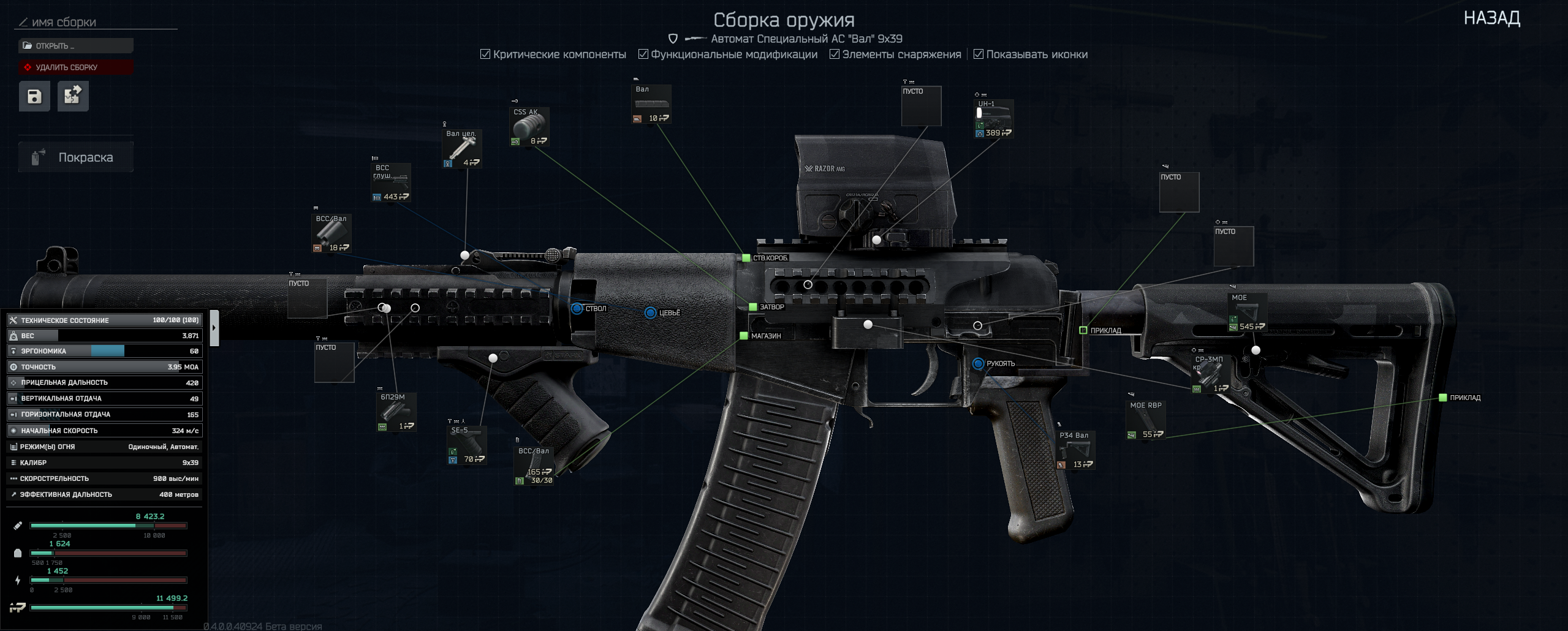
Task: Select the UH-1 sight slot
Action: coord(993,119)
